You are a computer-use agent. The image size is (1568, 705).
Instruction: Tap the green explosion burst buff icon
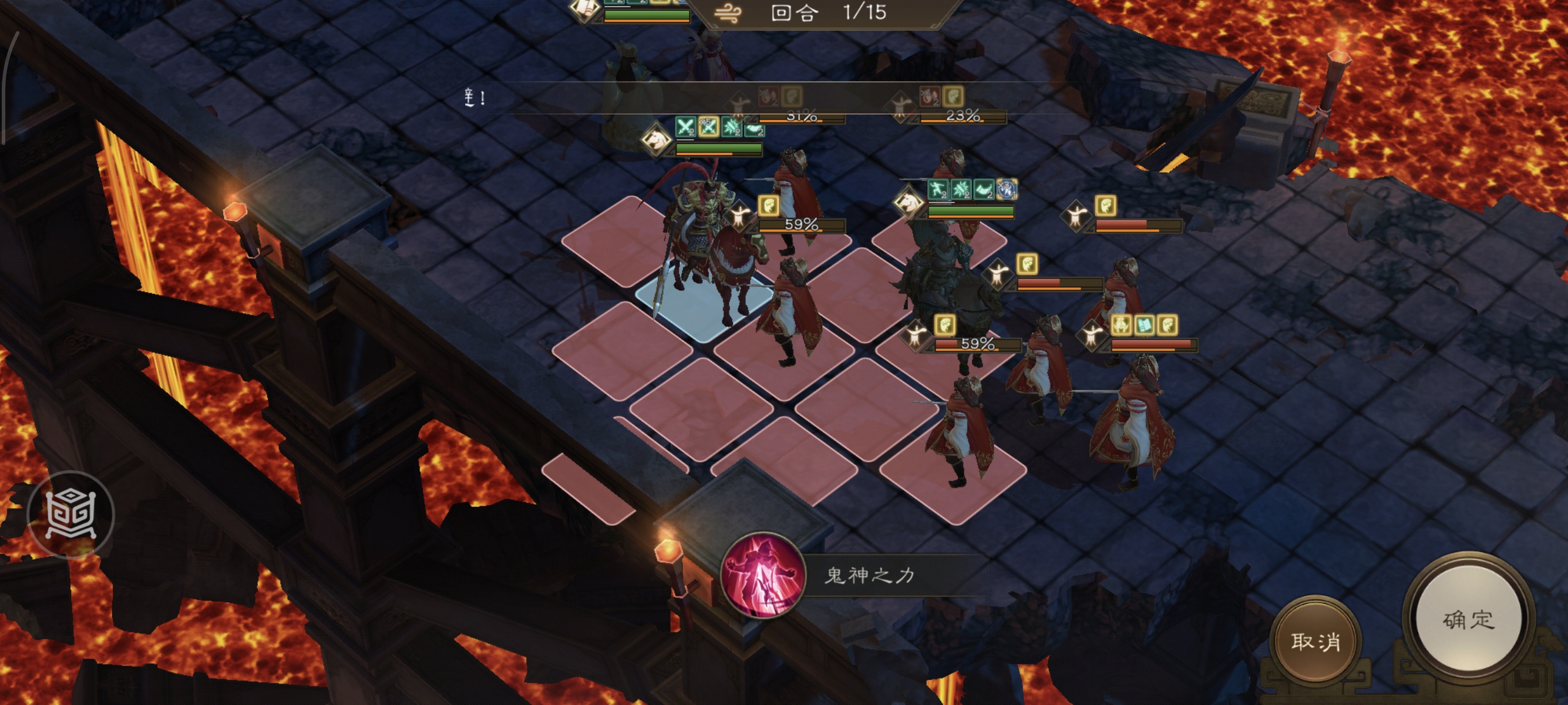tap(731, 129)
